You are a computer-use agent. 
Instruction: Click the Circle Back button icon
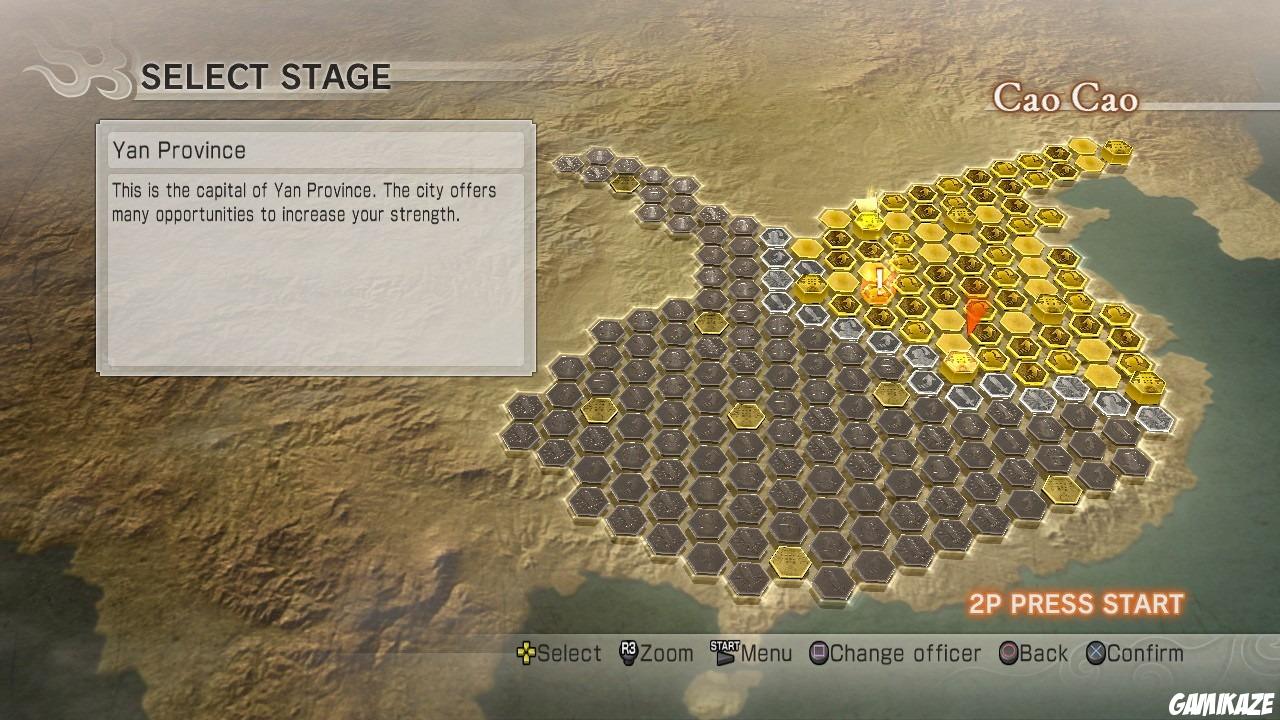(1007, 653)
